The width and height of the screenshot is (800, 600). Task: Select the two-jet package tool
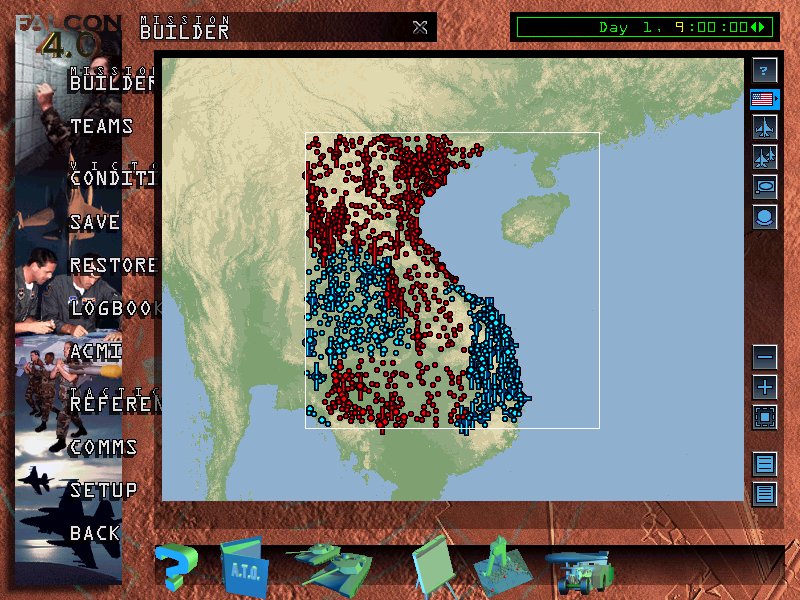click(765, 157)
